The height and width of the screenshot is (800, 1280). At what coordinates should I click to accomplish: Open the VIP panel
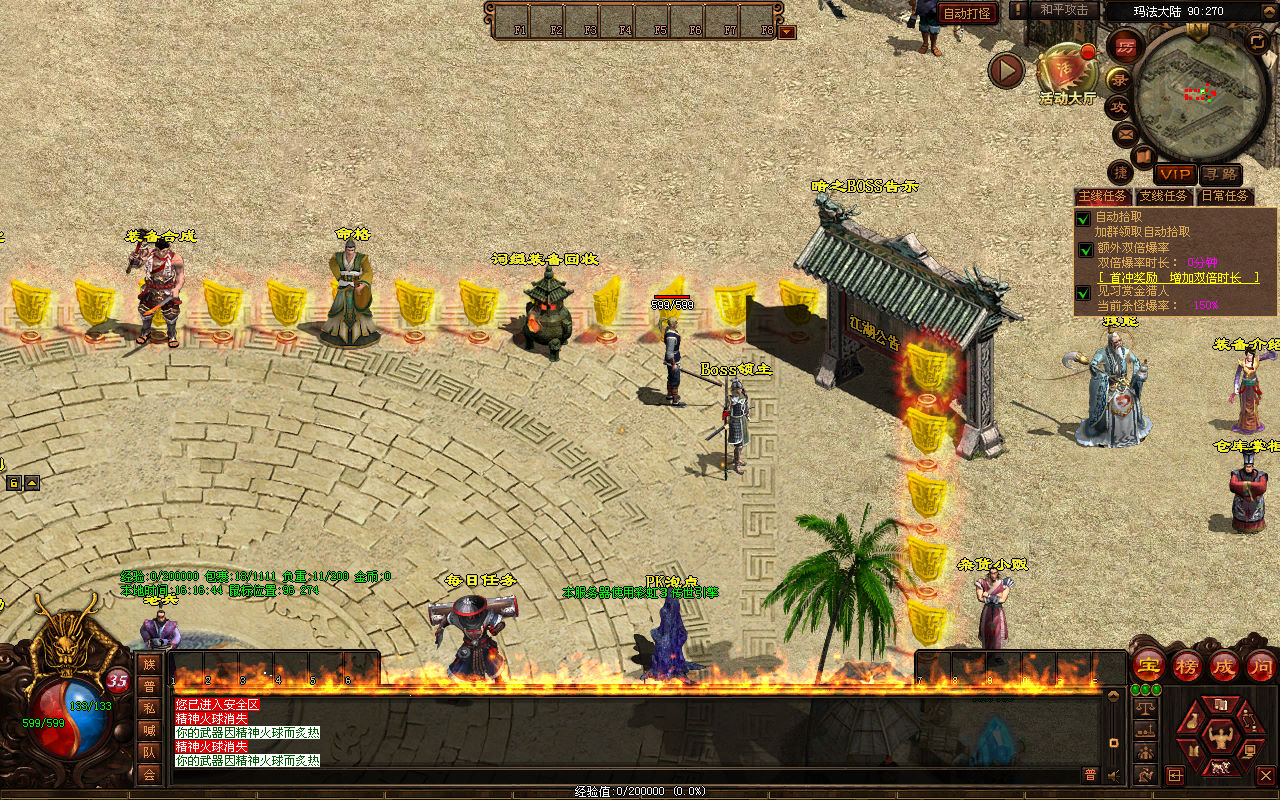click(x=1175, y=174)
